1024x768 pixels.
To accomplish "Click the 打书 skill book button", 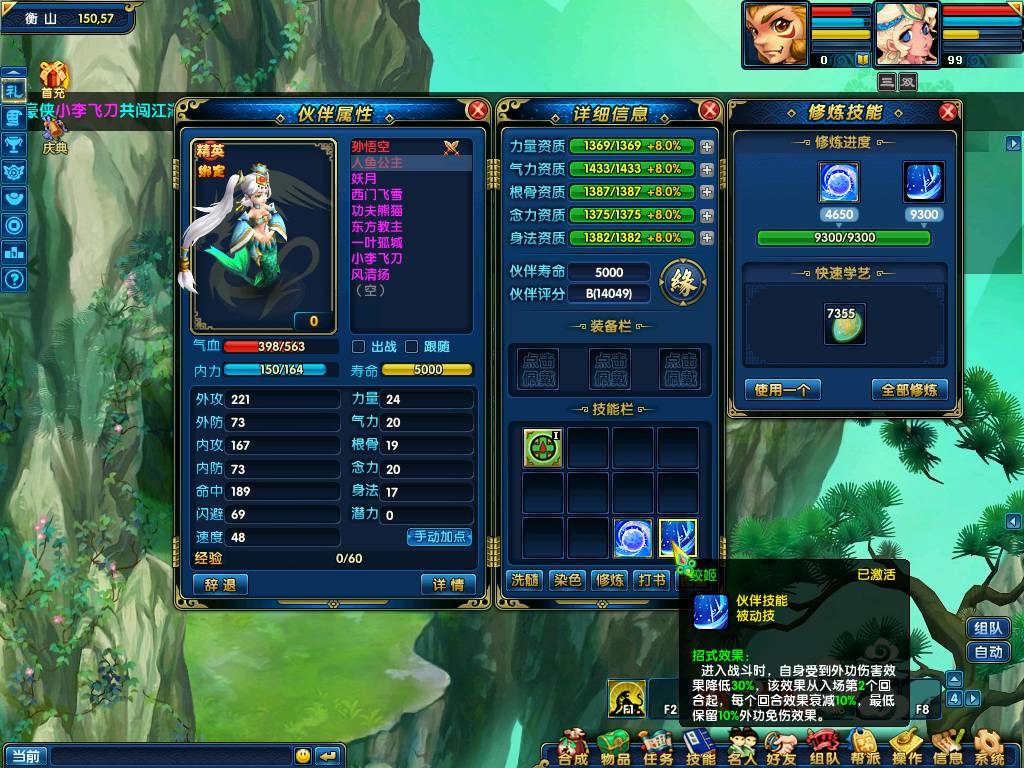I will point(652,580).
